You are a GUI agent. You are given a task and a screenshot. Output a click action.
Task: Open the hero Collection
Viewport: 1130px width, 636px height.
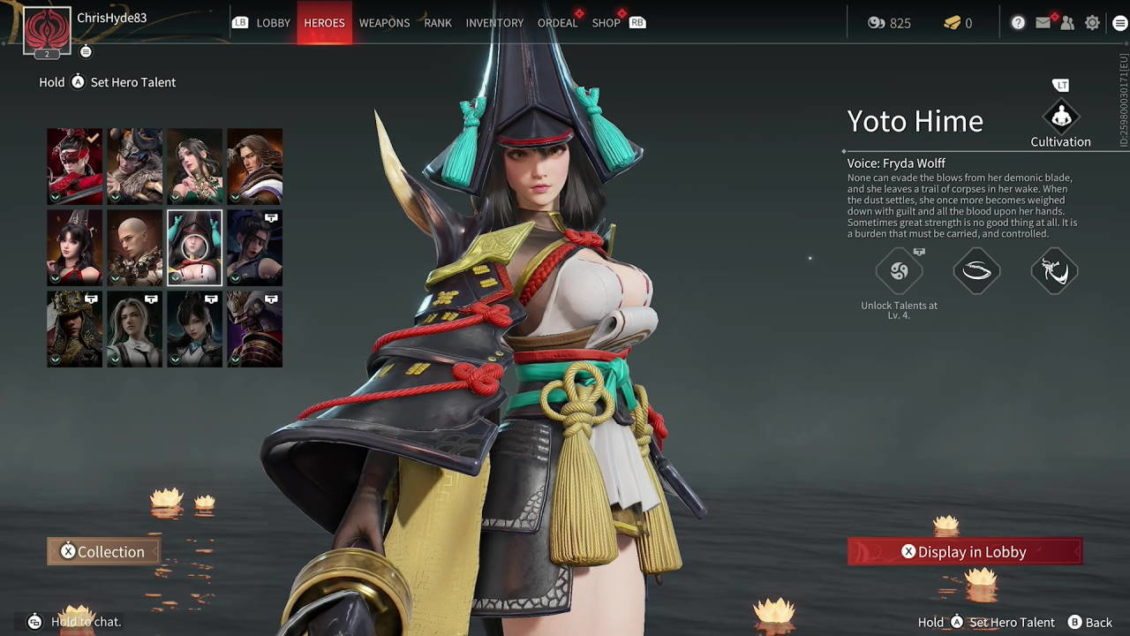(x=103, y=551)
